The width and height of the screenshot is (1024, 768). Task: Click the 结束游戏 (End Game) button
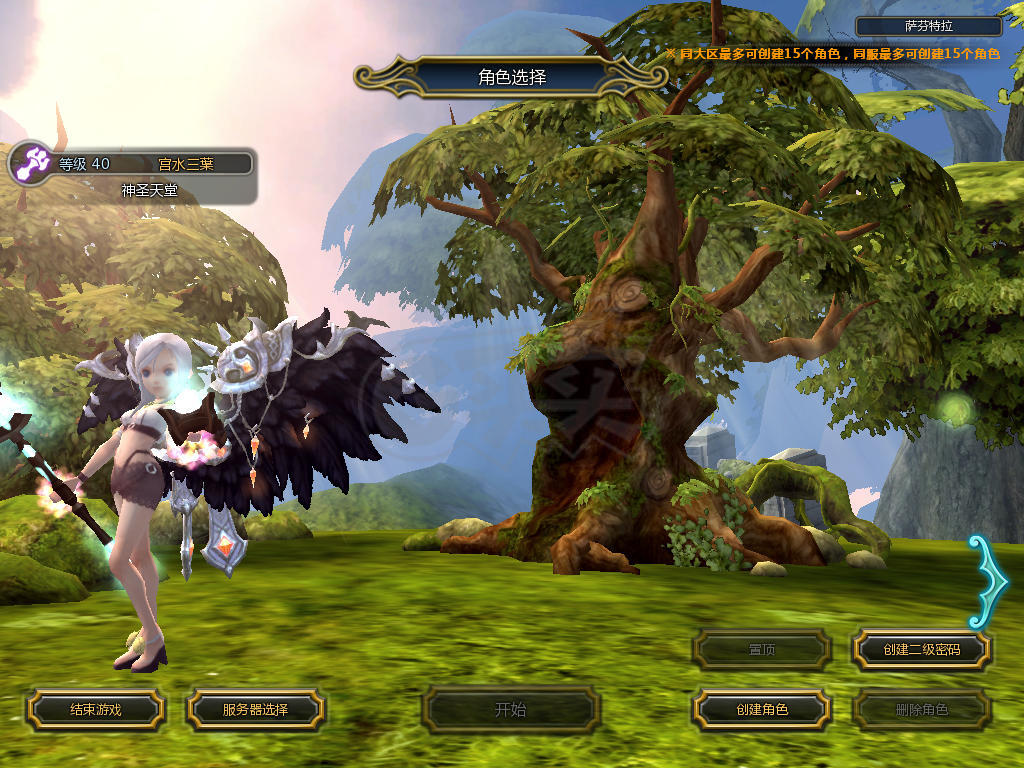[95, 710]
